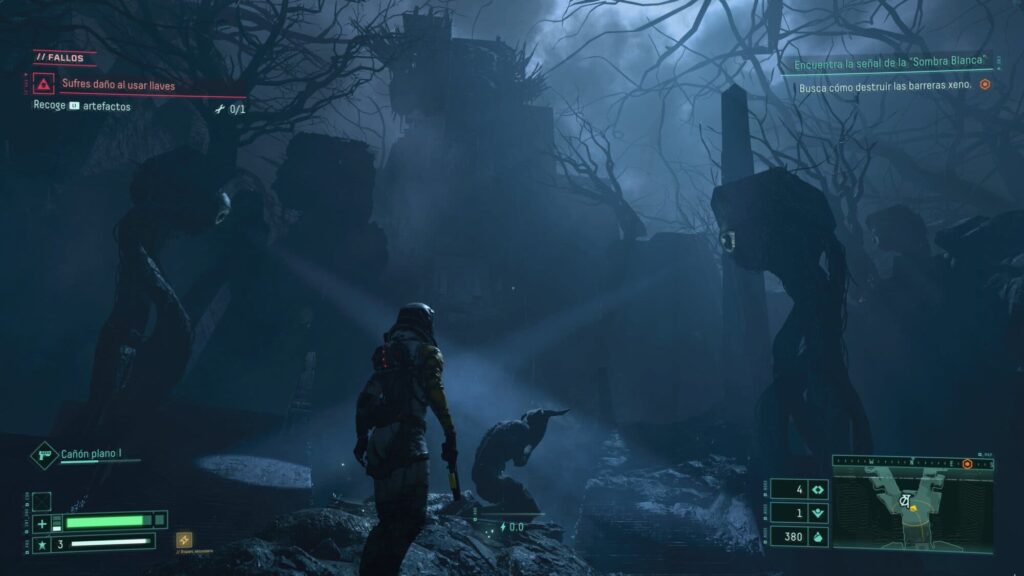Screen dimensions: 1024x576
Task: Select the empty consumable slot above health
Action: click(42, 501)
